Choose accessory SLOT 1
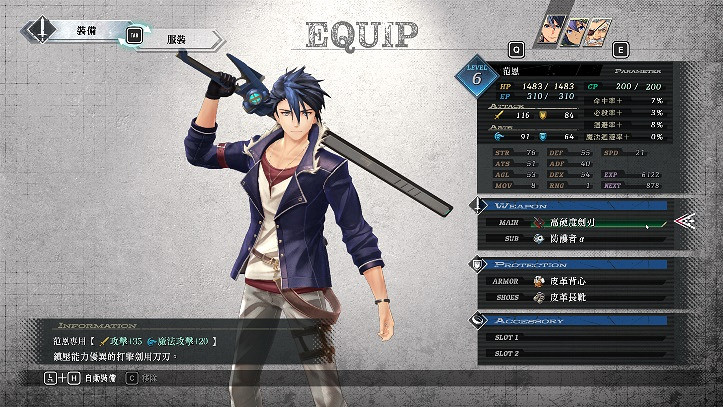Viewport: 723px width, 407px height. pyautogui.click(x=580, y=338)
